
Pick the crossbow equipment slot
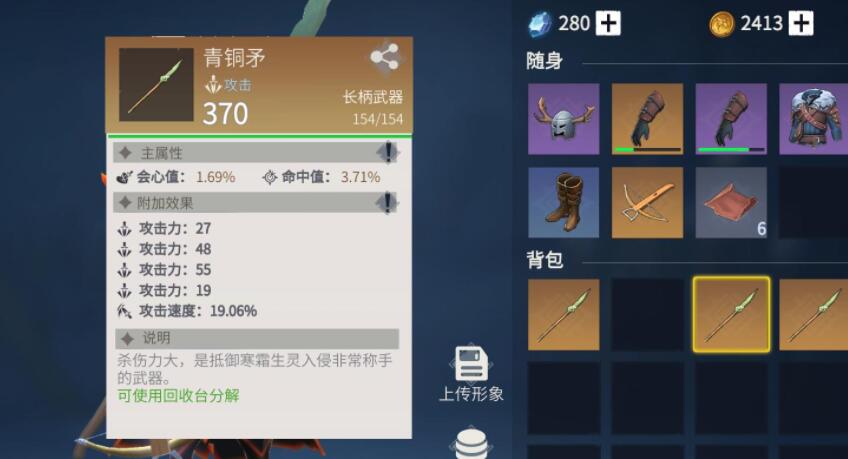coord(647,202)
